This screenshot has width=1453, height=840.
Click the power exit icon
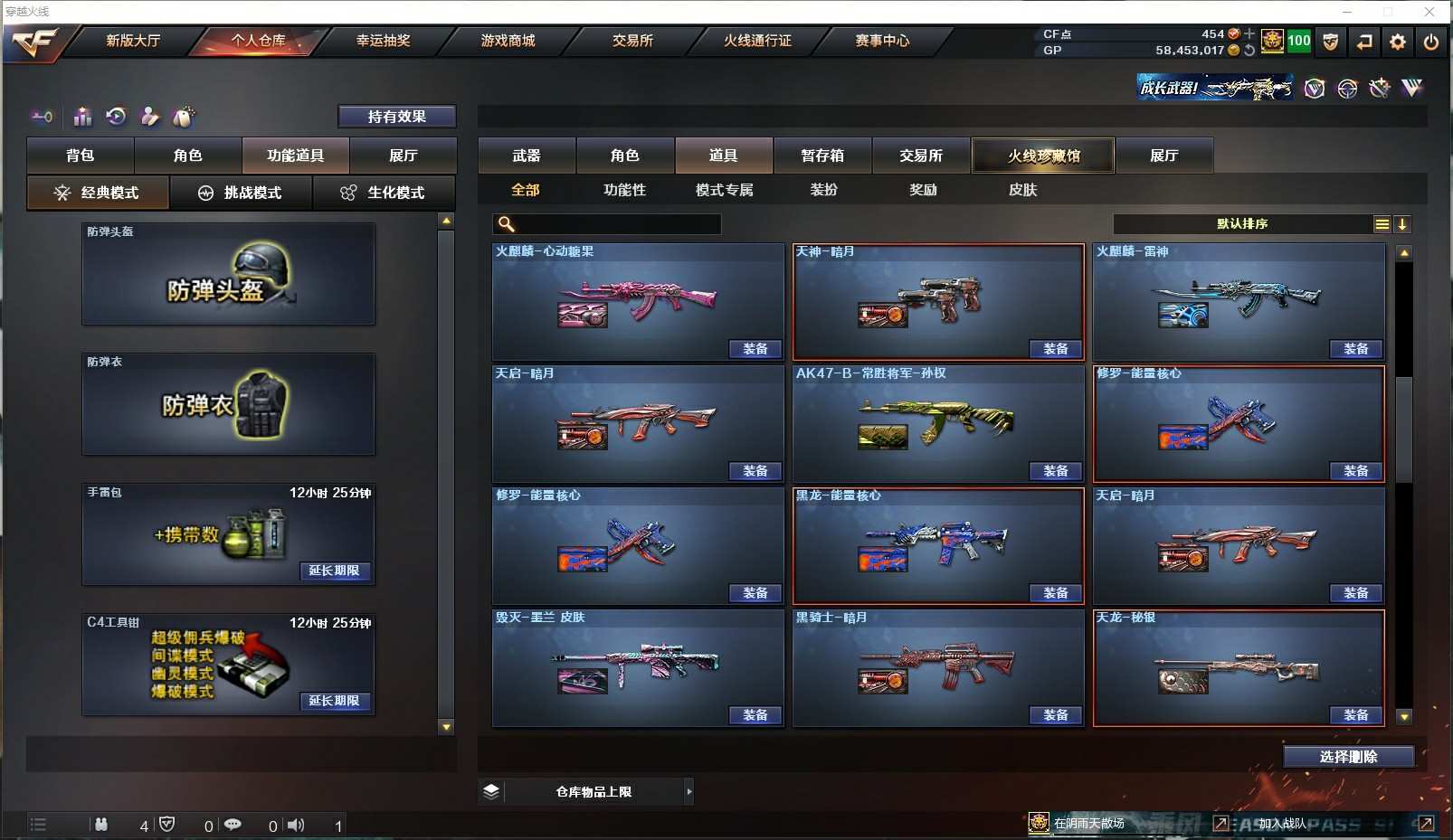(1431, 42)
